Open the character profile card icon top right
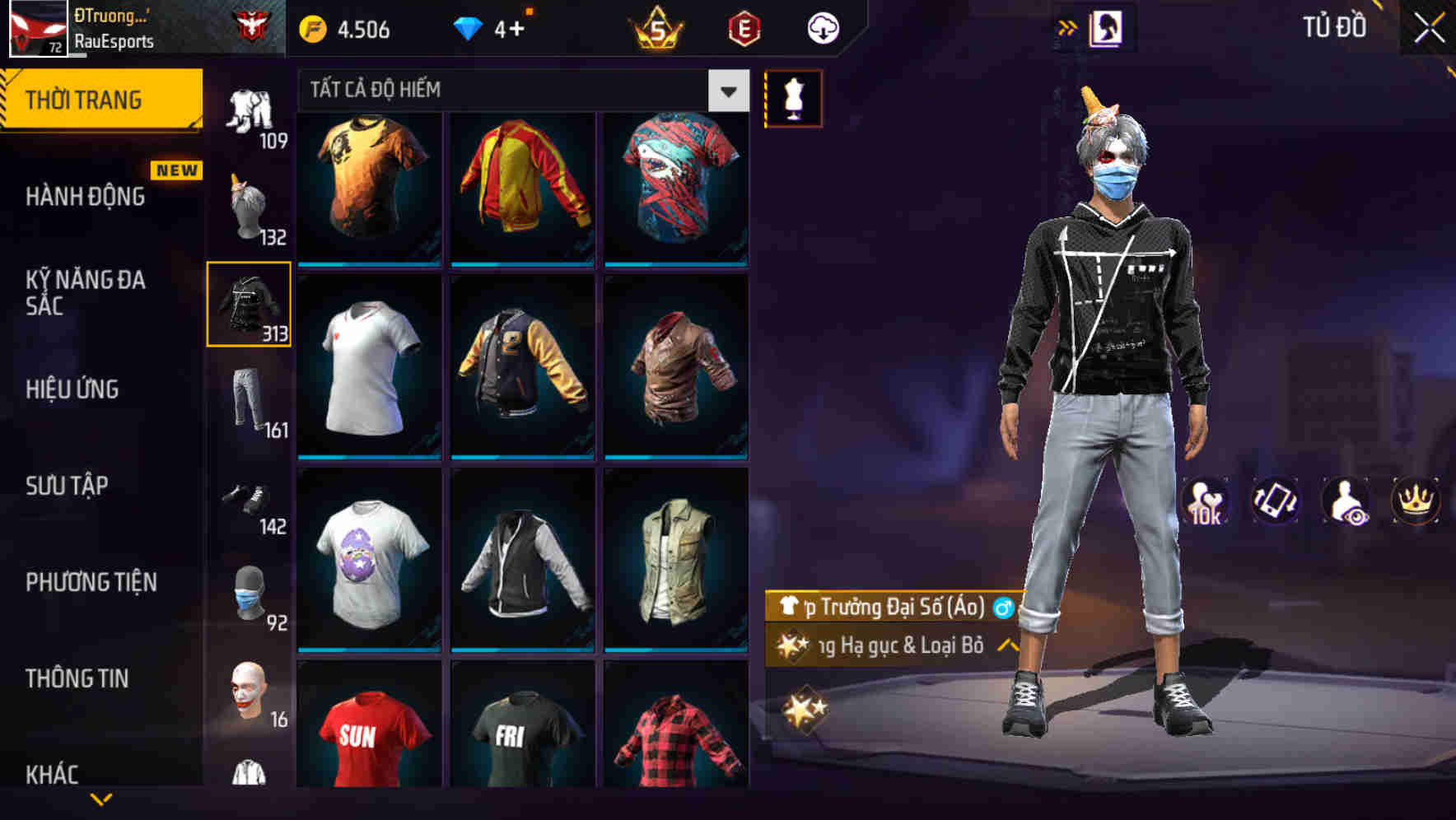 pyautogui.click(x=1109, y=26)
